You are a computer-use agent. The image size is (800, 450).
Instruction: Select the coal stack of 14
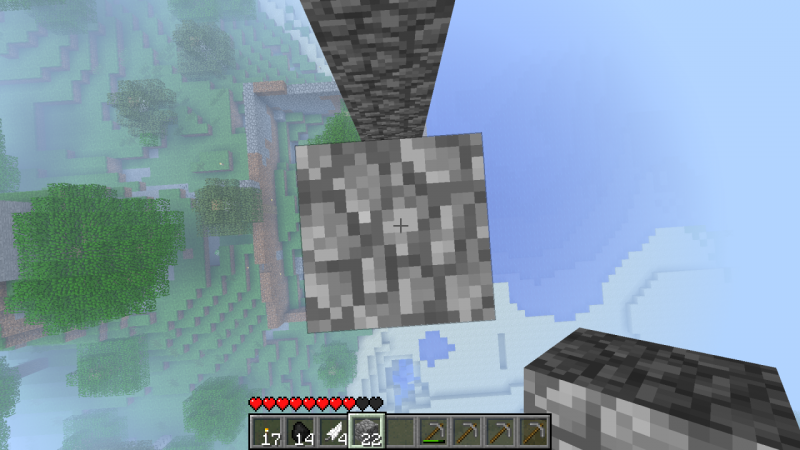click(300, 432)
